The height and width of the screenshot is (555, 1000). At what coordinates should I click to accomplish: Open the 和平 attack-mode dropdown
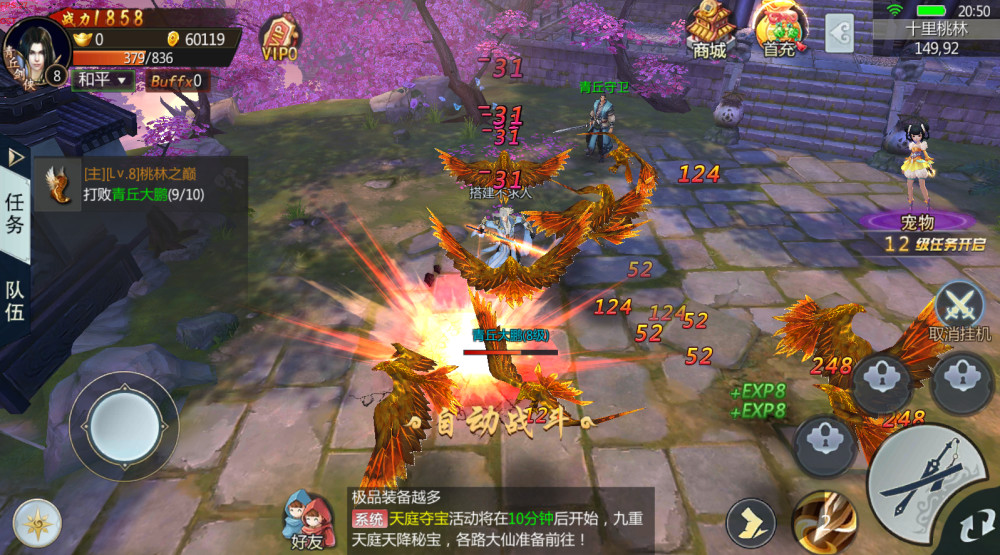pyautogui.click(x=105, y=80)
